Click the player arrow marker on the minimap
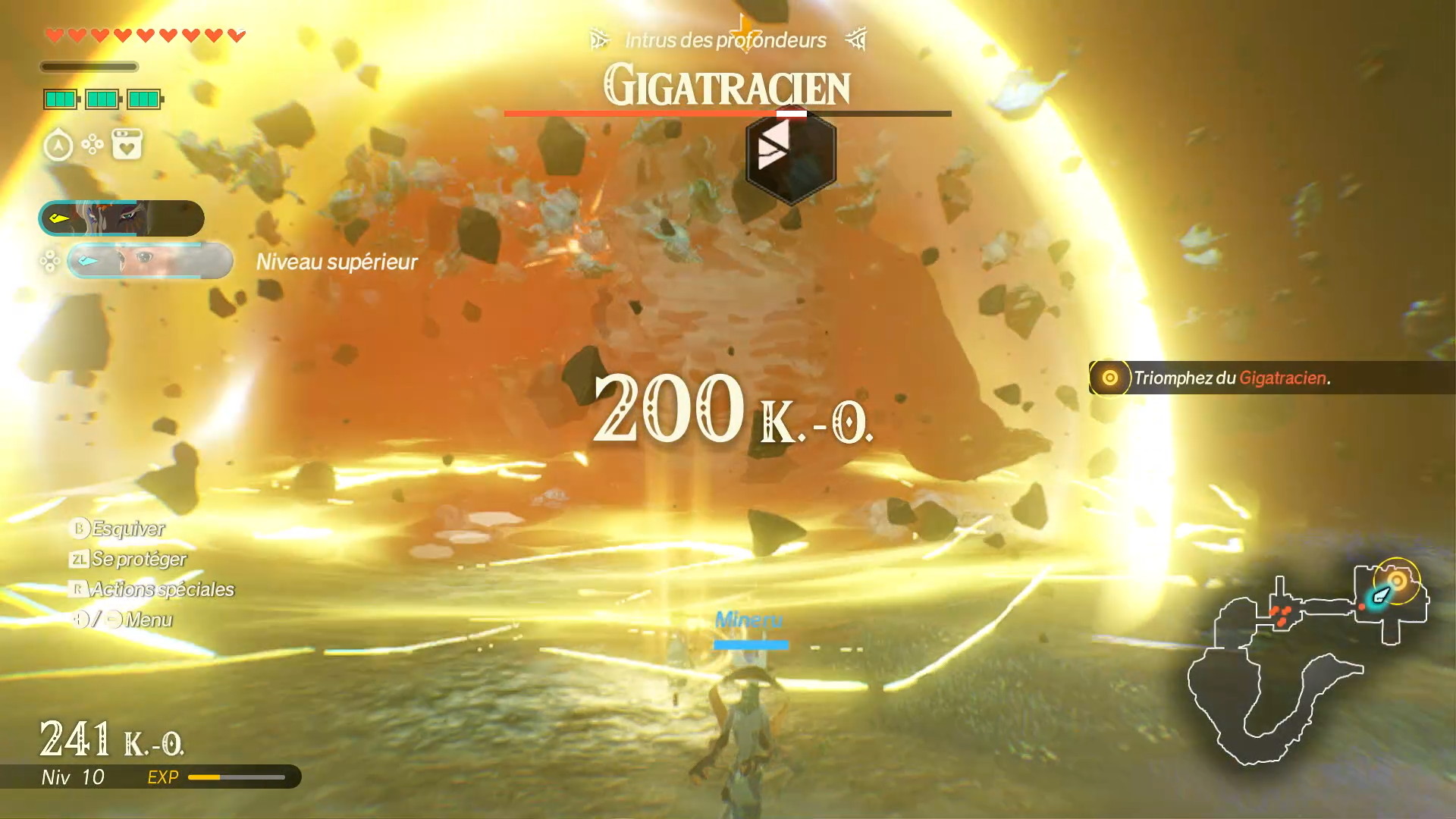Screen dimensions: 1456x819 [1380, 596]
